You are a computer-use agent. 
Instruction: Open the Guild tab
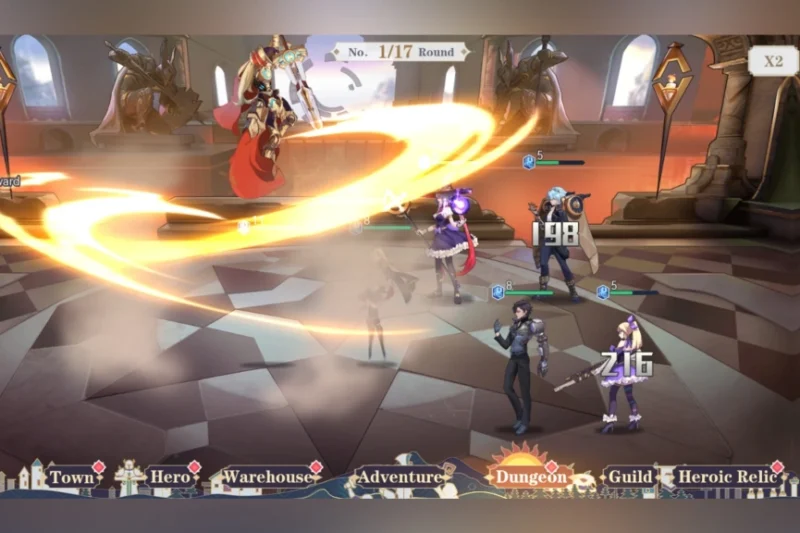630,478
